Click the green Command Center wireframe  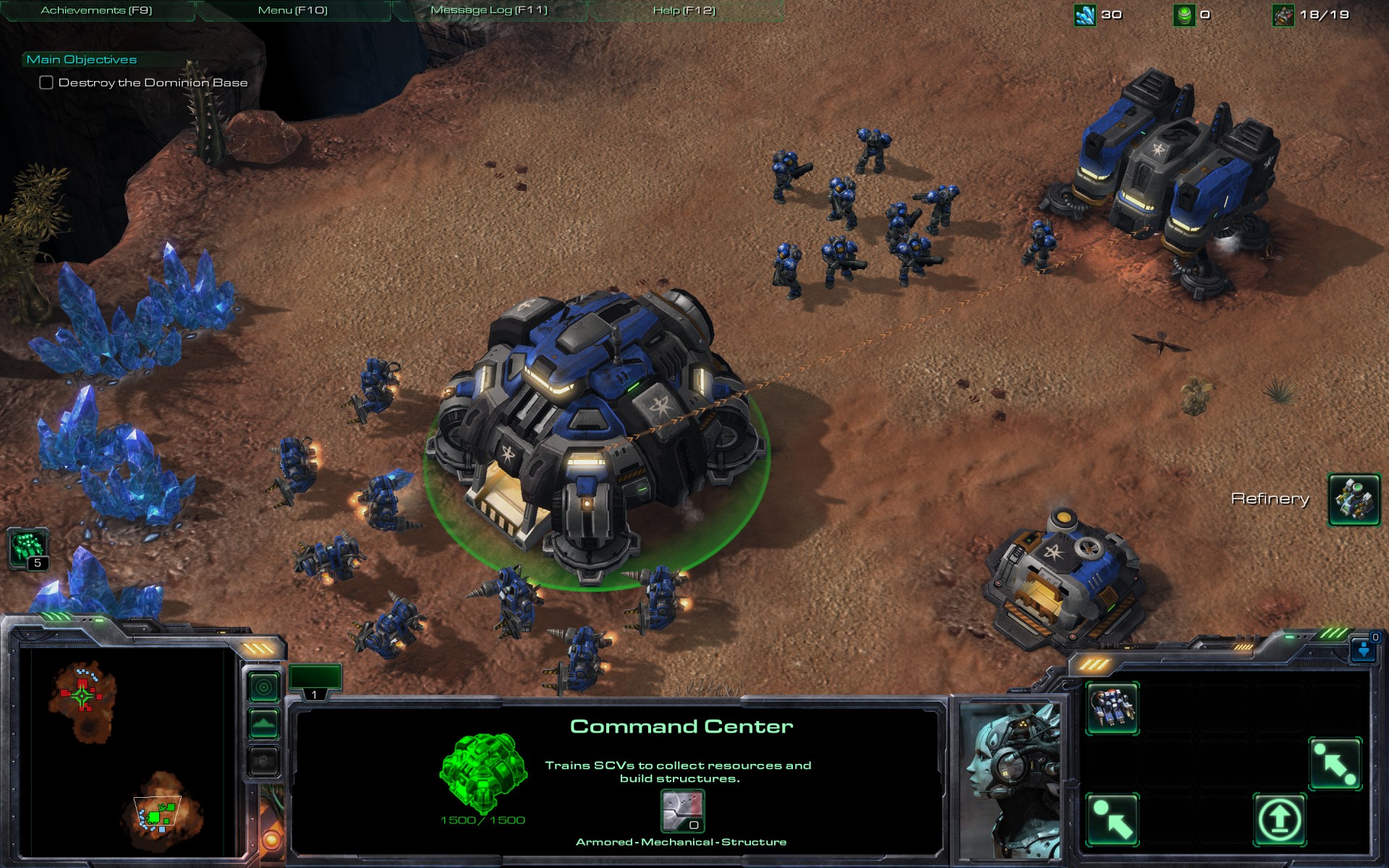click(483, 773)
